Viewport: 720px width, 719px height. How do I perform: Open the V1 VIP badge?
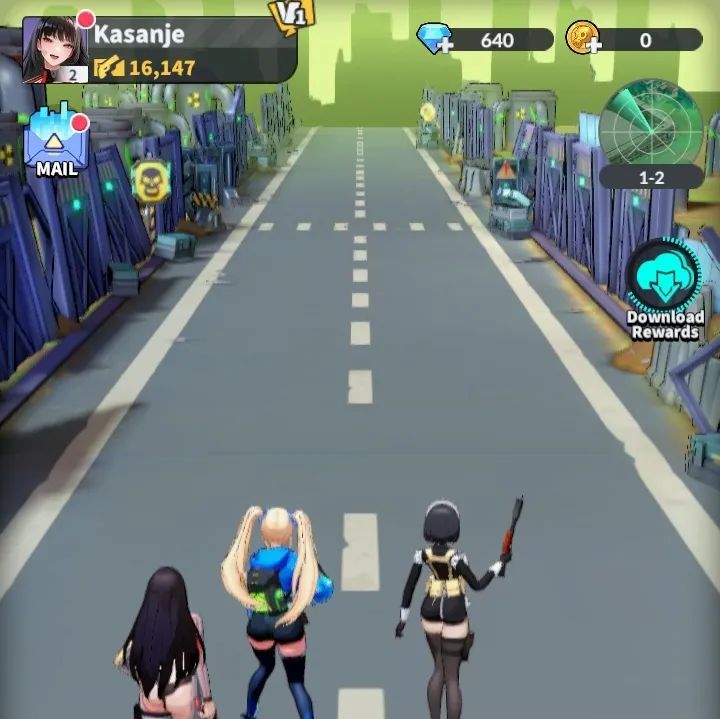pyautogui.click(x=291, y=15)
